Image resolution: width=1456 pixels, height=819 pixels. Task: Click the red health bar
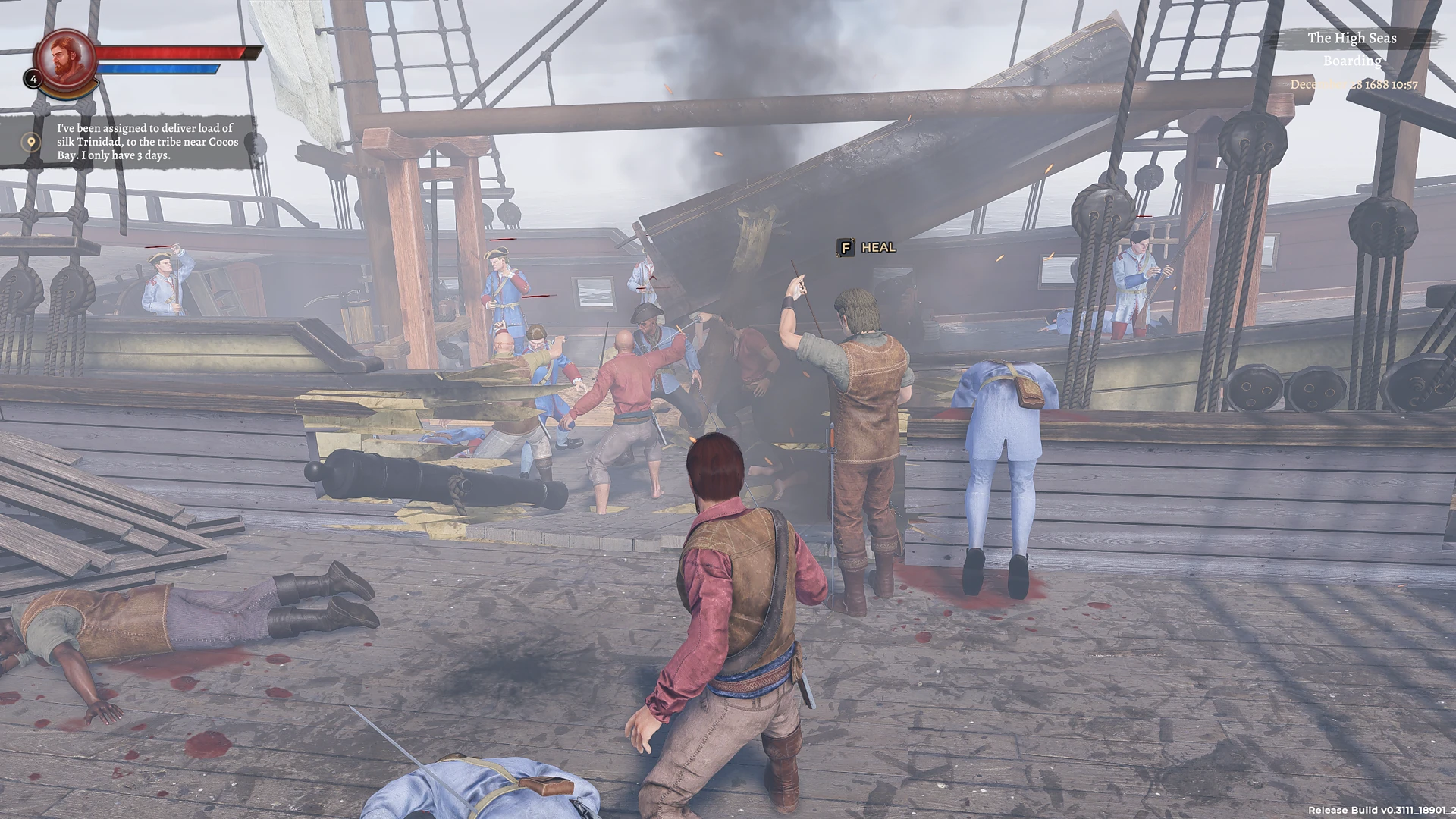point(174,53)
